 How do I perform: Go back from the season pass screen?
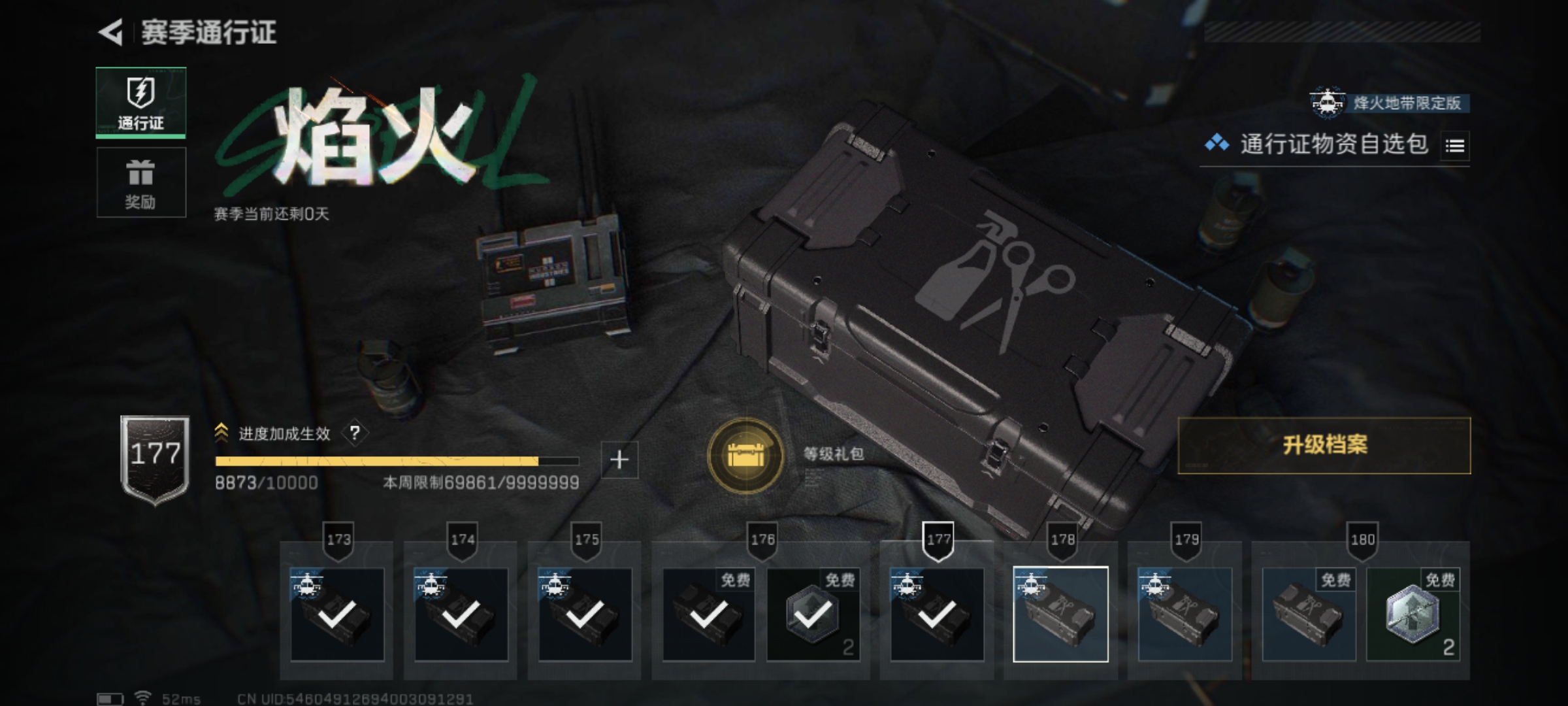pyautogui.click(x=111, y=33)
